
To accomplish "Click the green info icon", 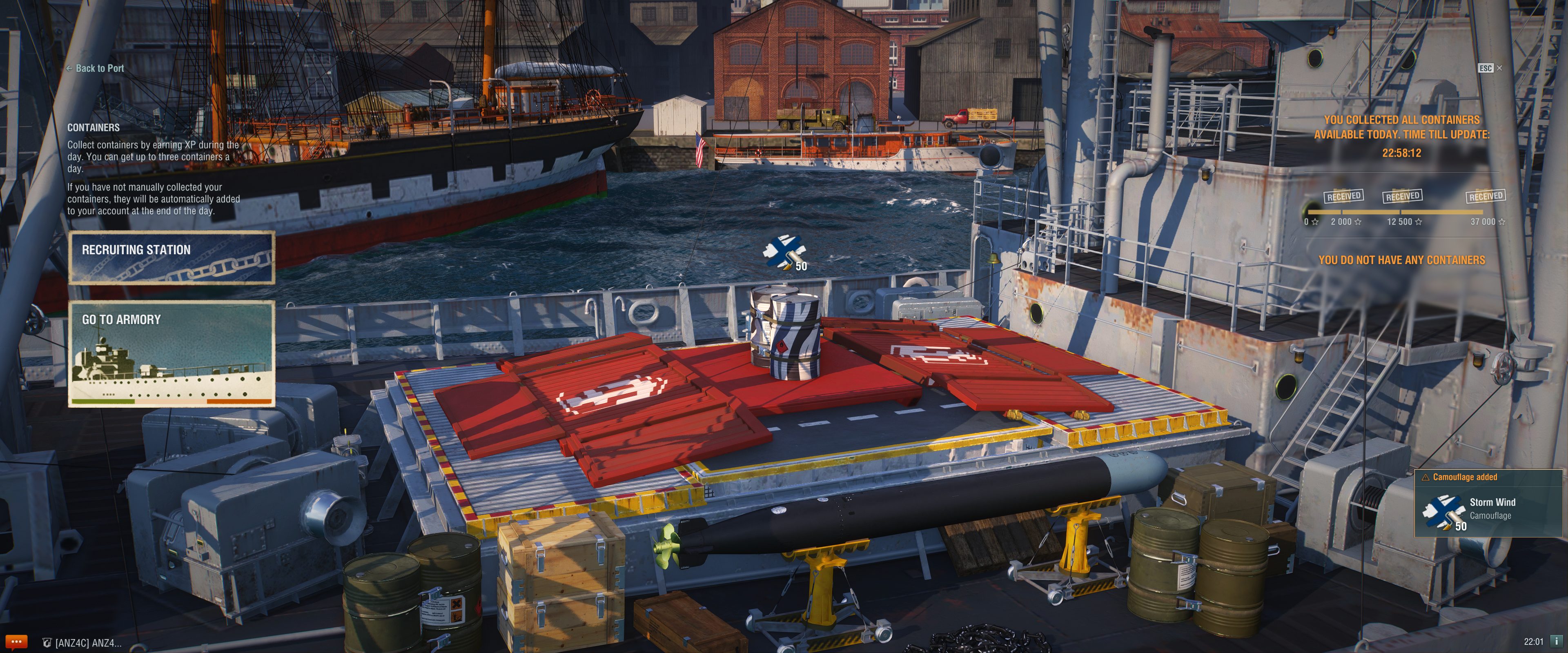I will coord(1557,641).
